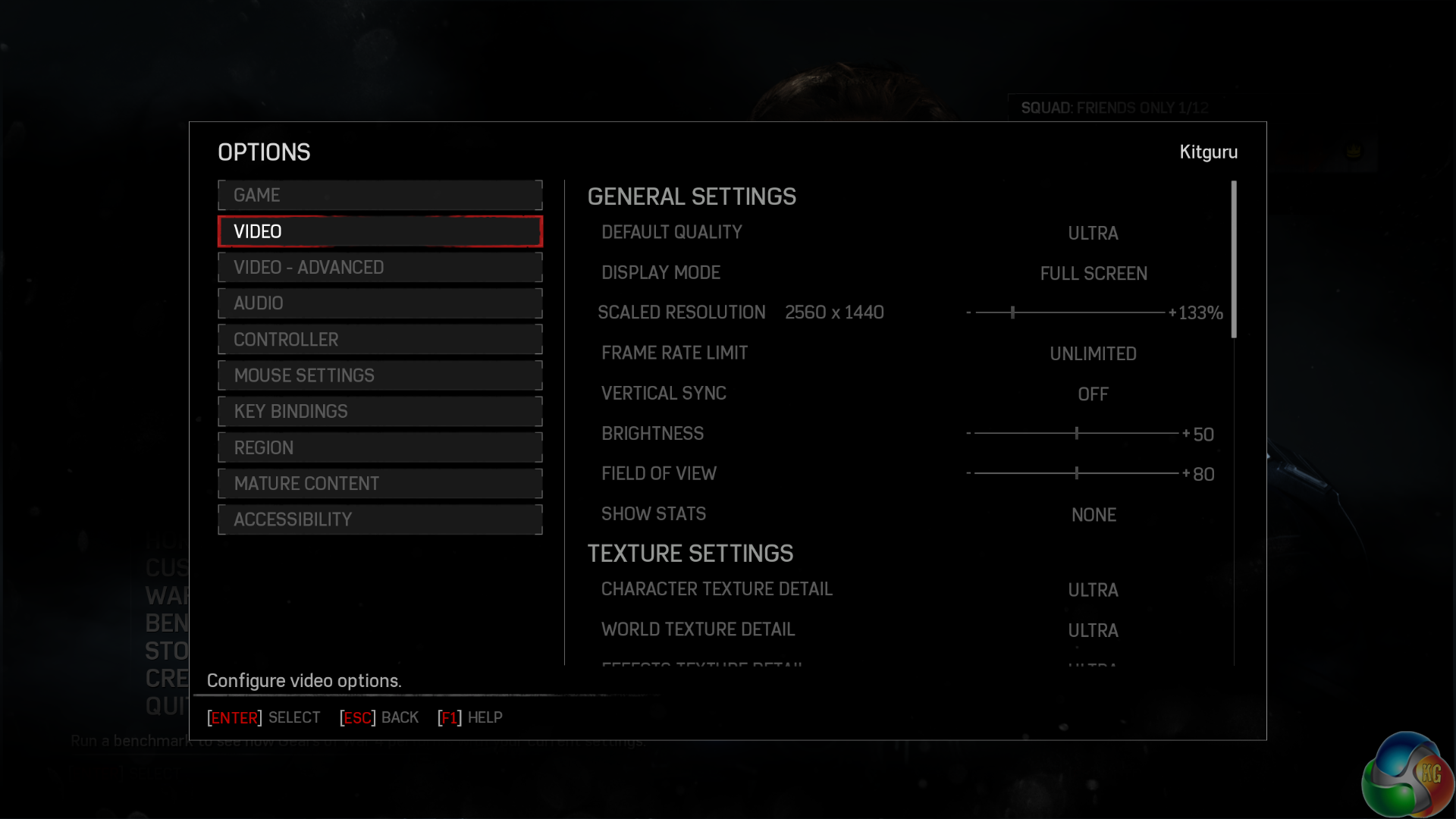Adjust the Field of View slider

click(1076, 474)
